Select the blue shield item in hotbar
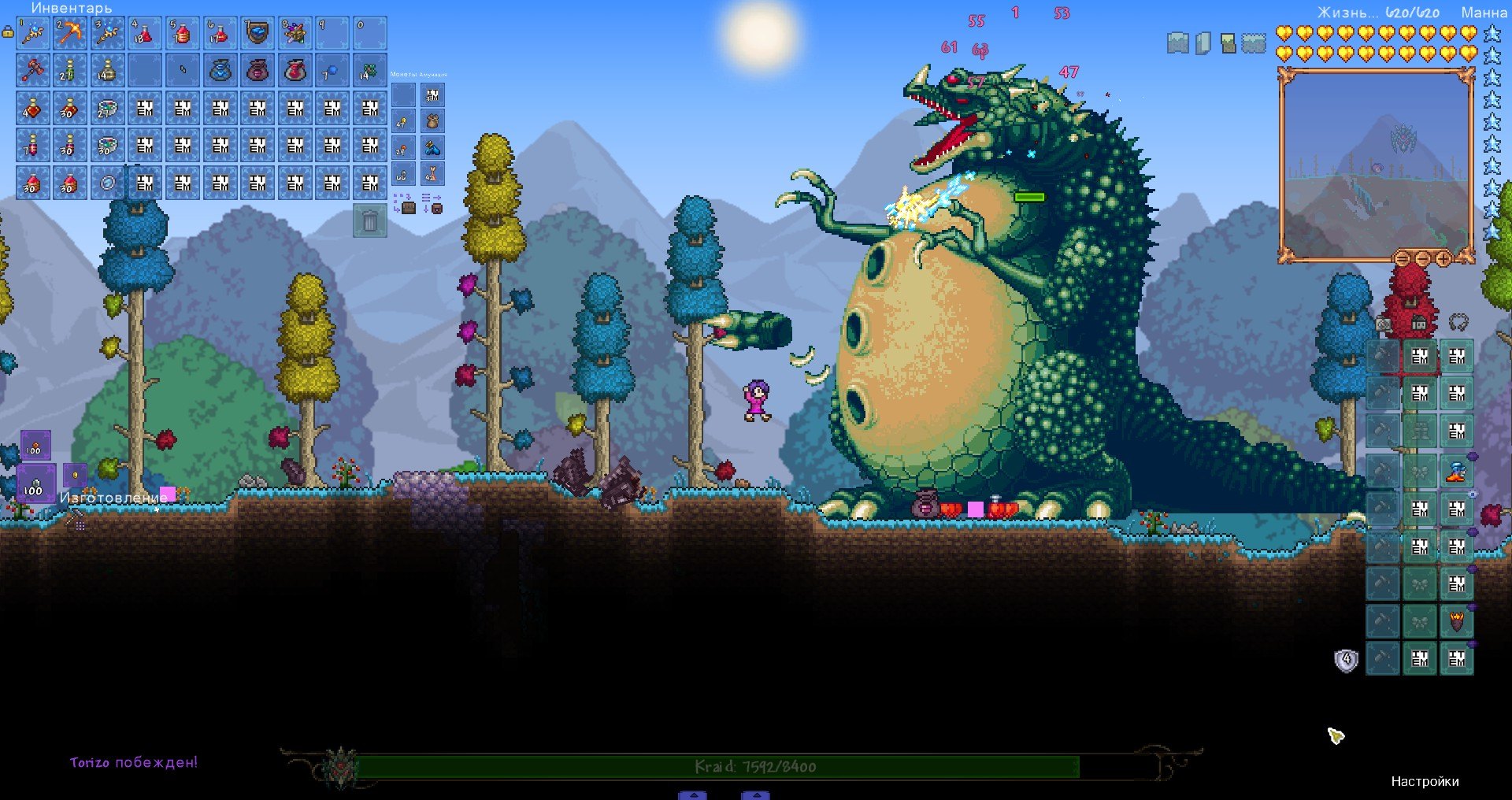This screenshot has width=1512, height=800. tap(258, 33)
